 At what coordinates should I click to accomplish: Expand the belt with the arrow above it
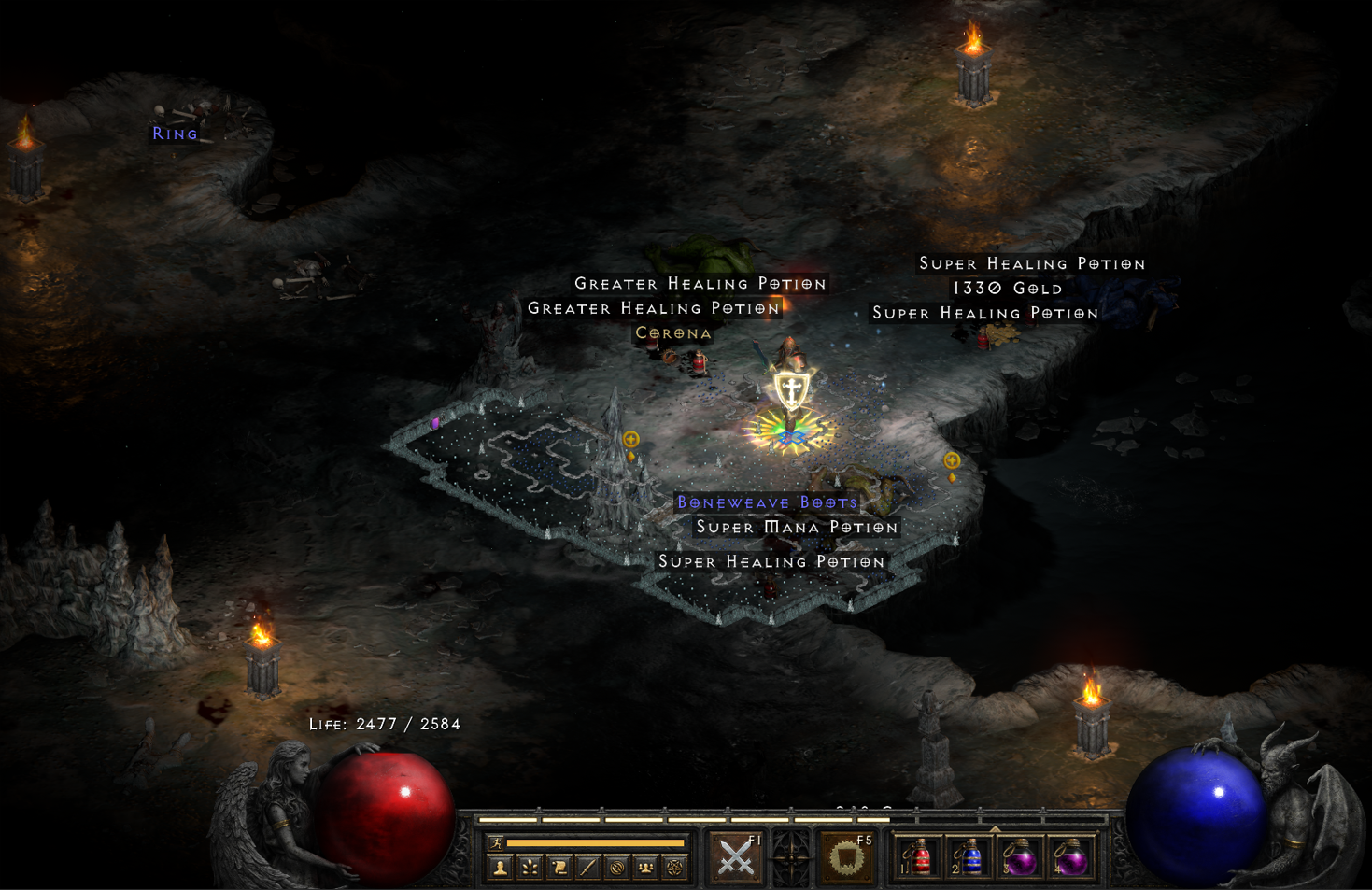995,828
